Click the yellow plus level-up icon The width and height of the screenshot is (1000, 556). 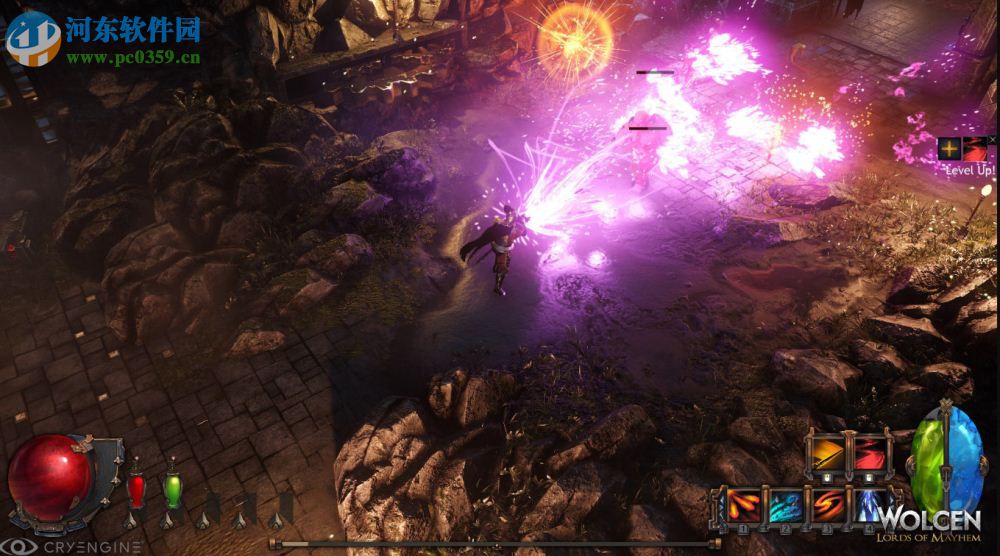tap(948, 150)
